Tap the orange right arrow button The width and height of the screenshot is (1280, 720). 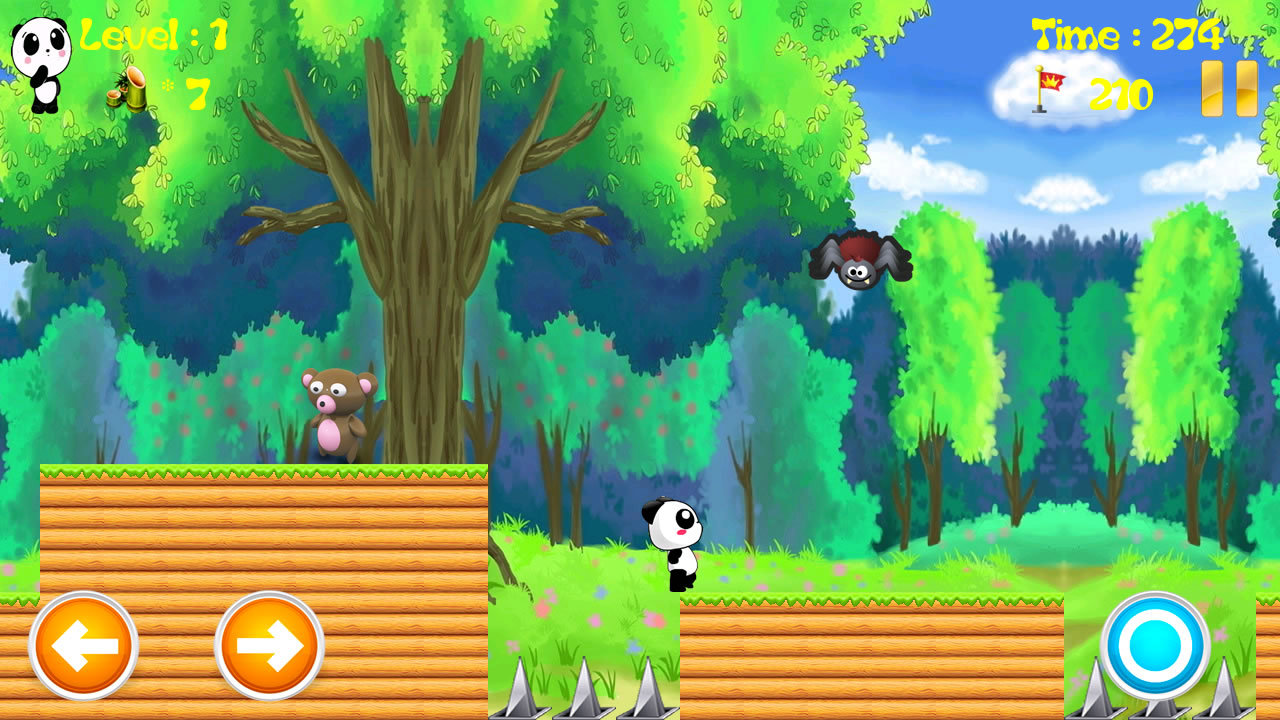click(269, 646)
